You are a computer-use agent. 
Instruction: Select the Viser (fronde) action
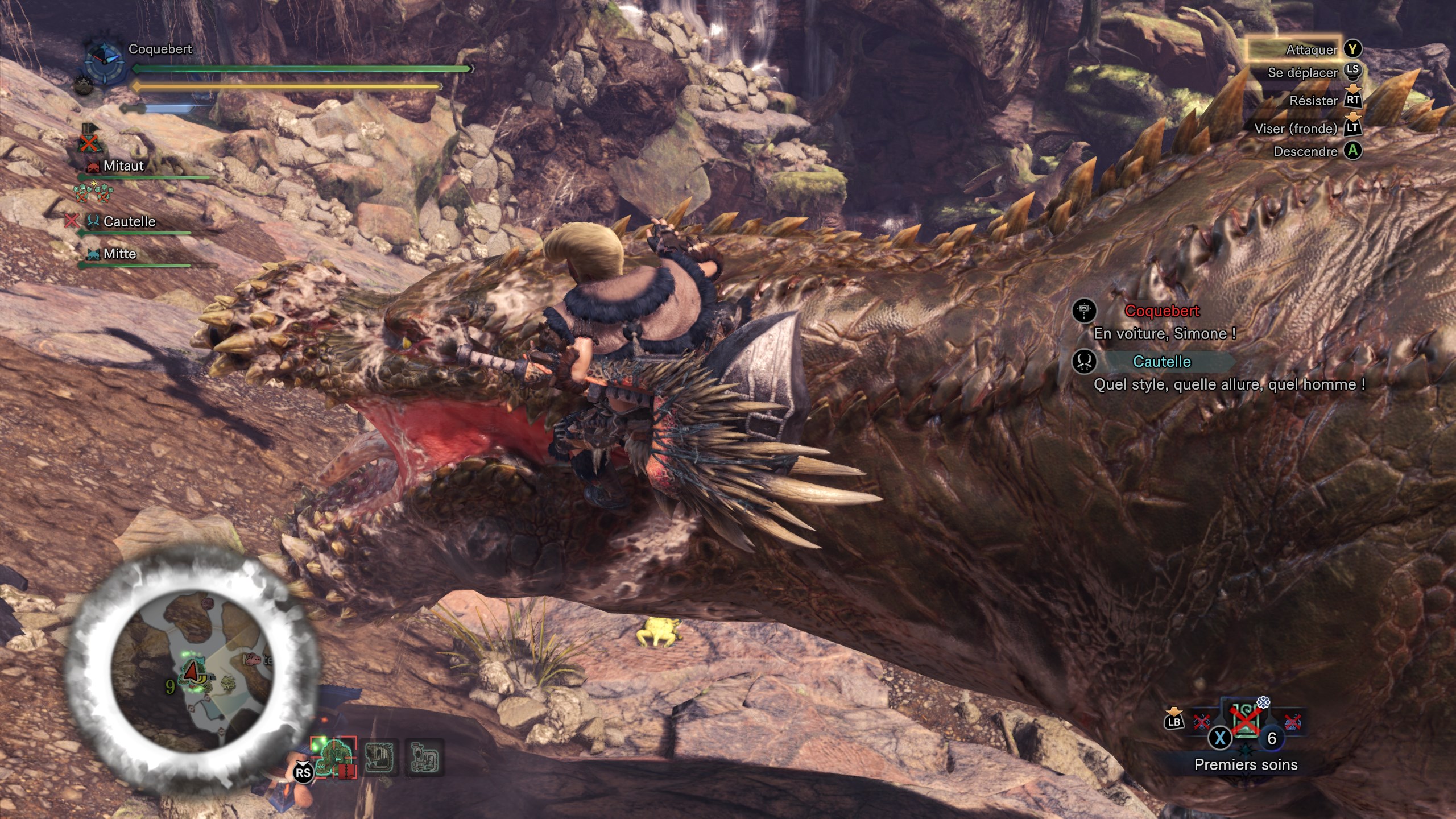(x=1296, y=129)
